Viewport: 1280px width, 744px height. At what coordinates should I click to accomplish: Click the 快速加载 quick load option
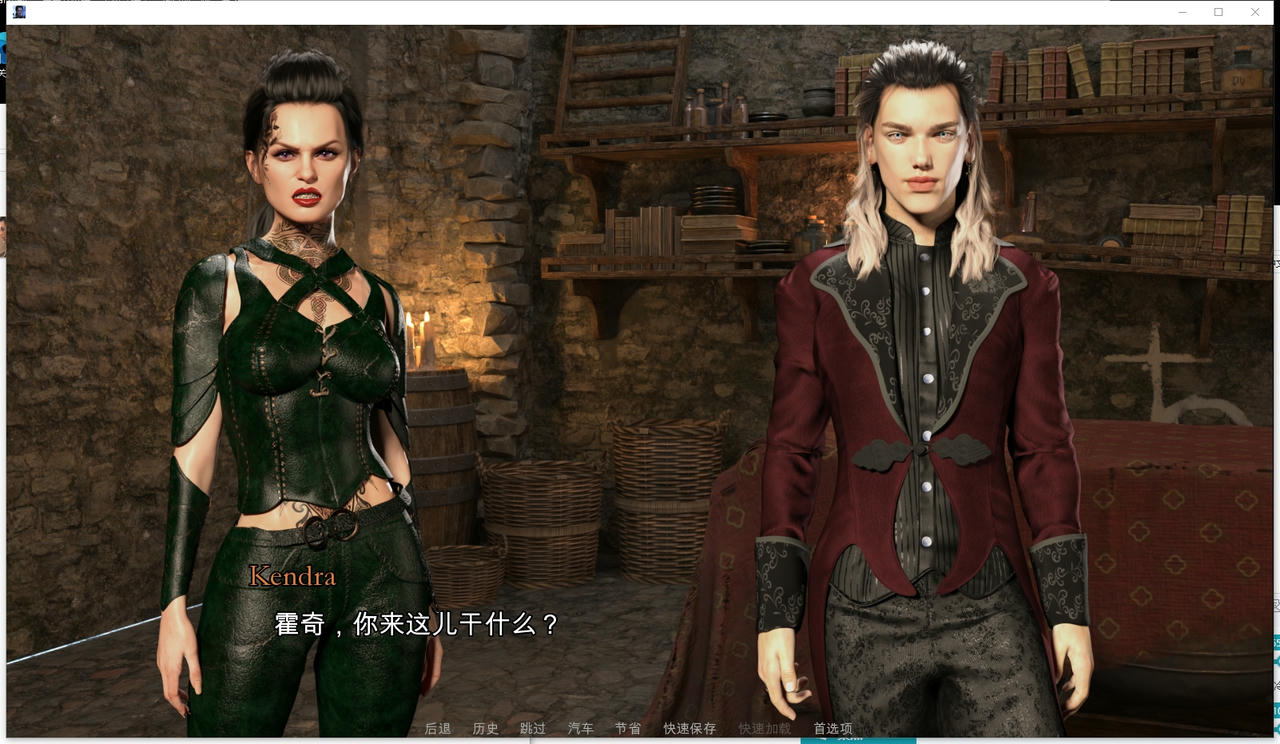764,729
